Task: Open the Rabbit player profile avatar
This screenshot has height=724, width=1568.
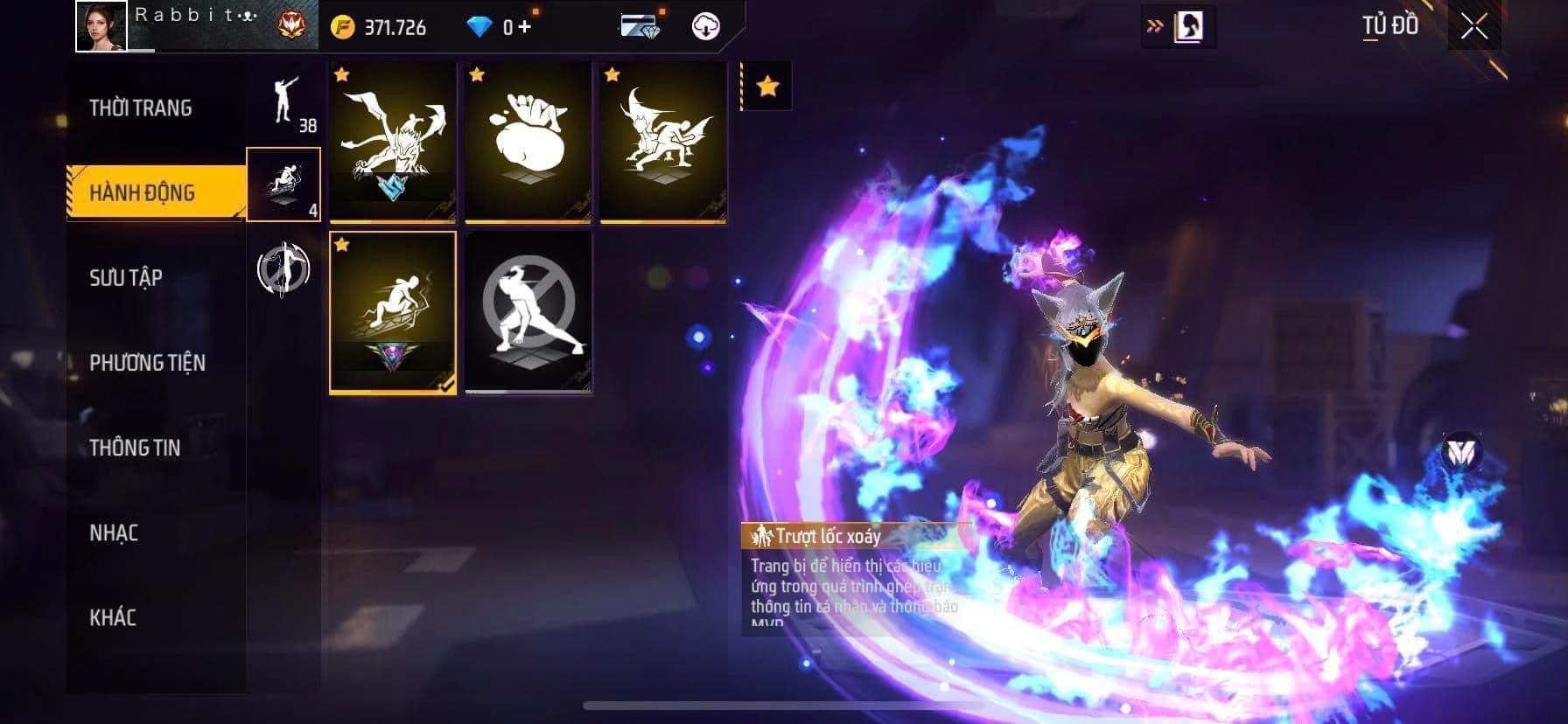Action: (101, 26)
